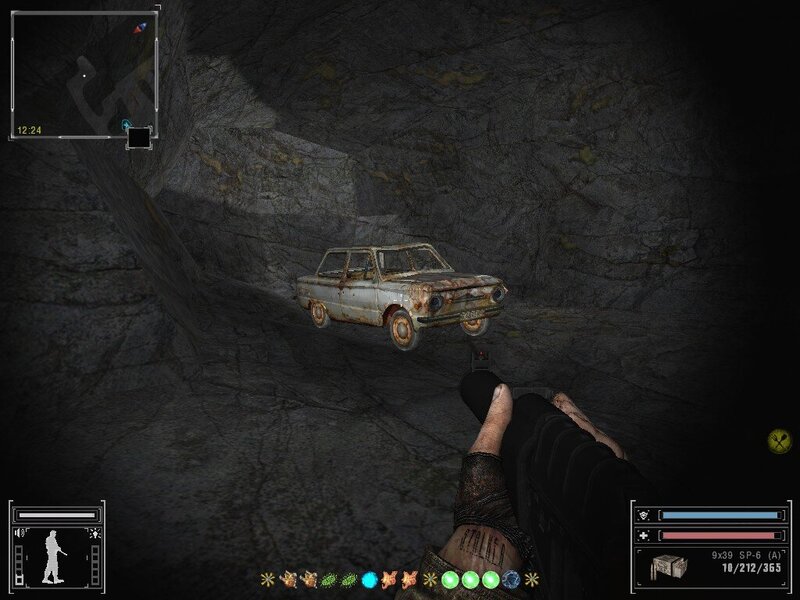Click the yellow fork-and-knife hunger icon
The image size is (800, 600).
point(779,438)
